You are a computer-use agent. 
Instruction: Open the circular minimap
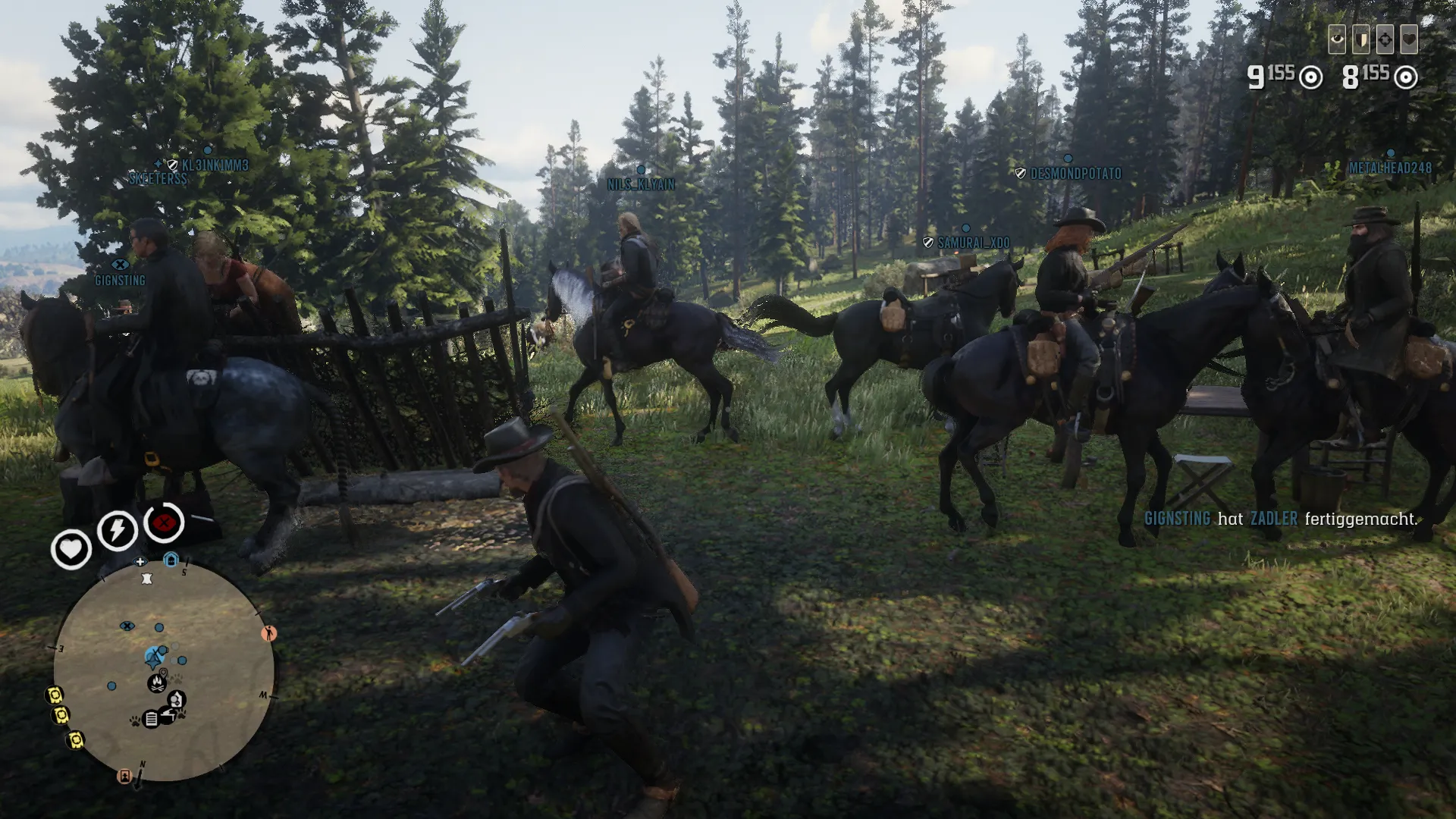(164, 671)
